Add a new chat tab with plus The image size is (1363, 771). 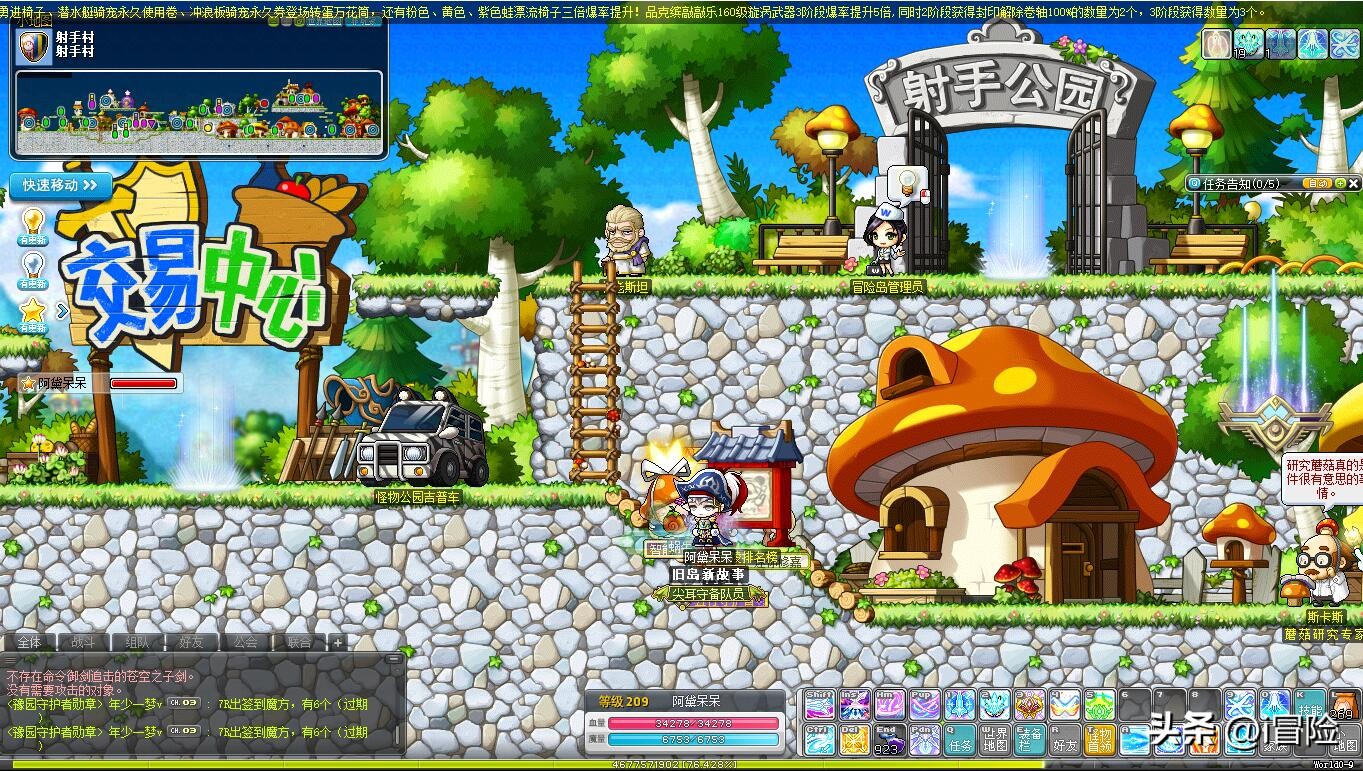338,642
